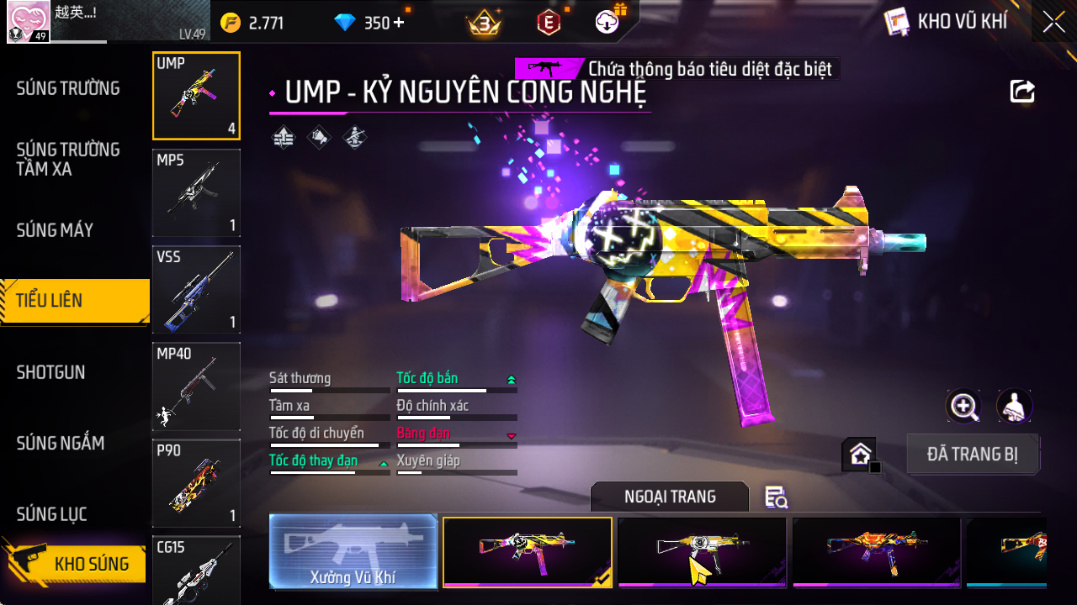Choose the VSS weapon tile
Viewport: 1077px width, 605px height.
(x=196, y=290)
